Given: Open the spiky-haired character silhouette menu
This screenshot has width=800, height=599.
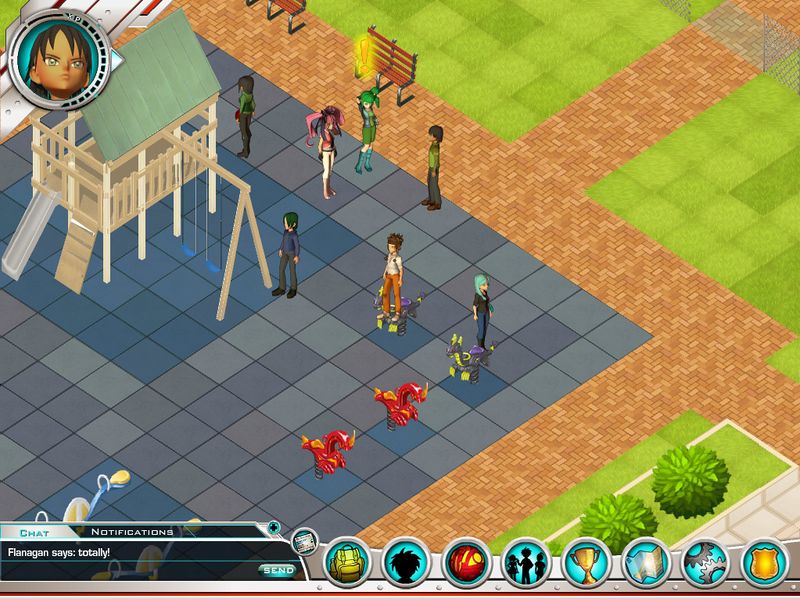Looking at the screenshot, I should pyautogui.click(x=407, y=563).
